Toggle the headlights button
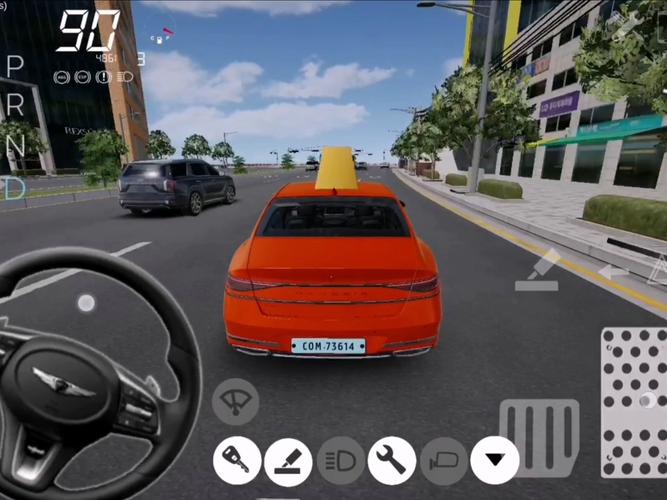 341,461
